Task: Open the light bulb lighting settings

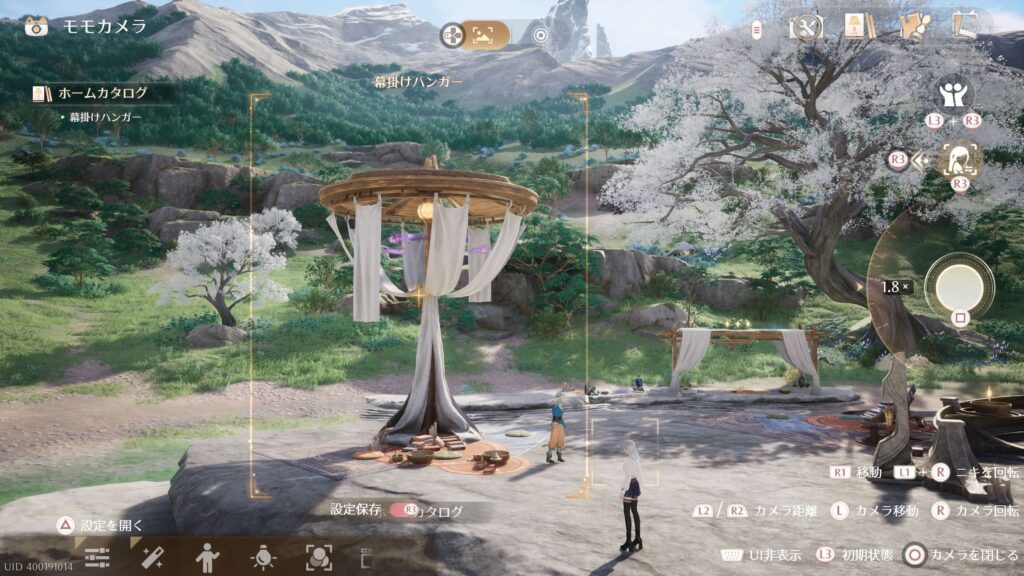Action: pyautogui.click(x=263, y=558)
